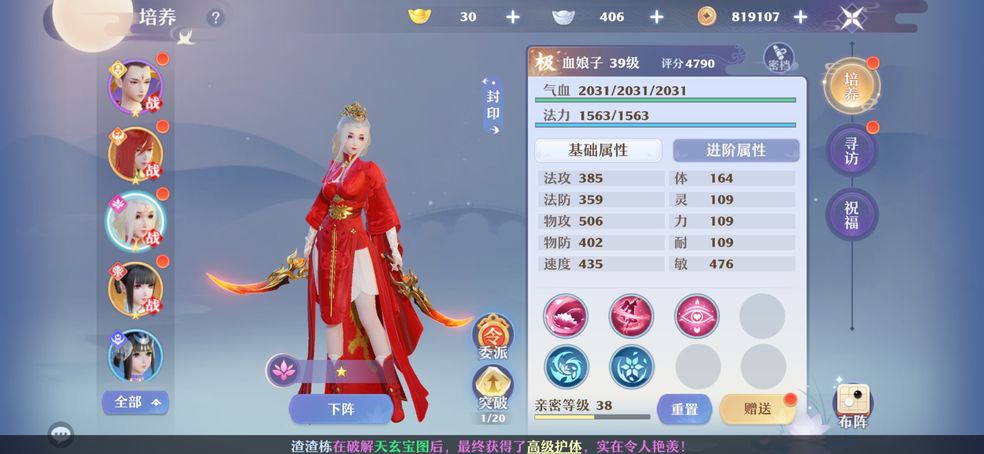Switch to the 进阶属性 tab
This screenshot has width=984, height=454.
736,150
